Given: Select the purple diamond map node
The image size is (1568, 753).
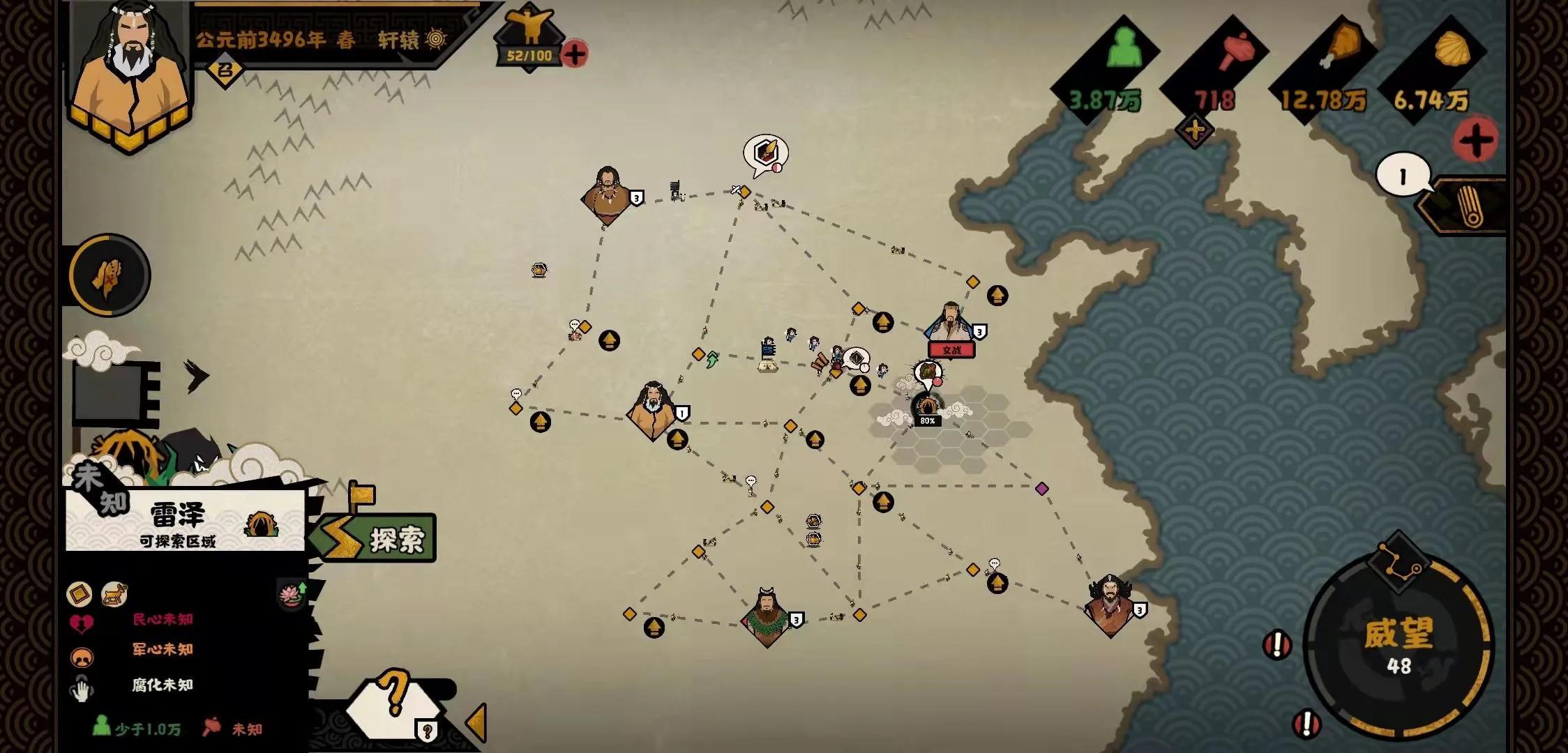Looking at the screenshot, I should point(1041,489).
